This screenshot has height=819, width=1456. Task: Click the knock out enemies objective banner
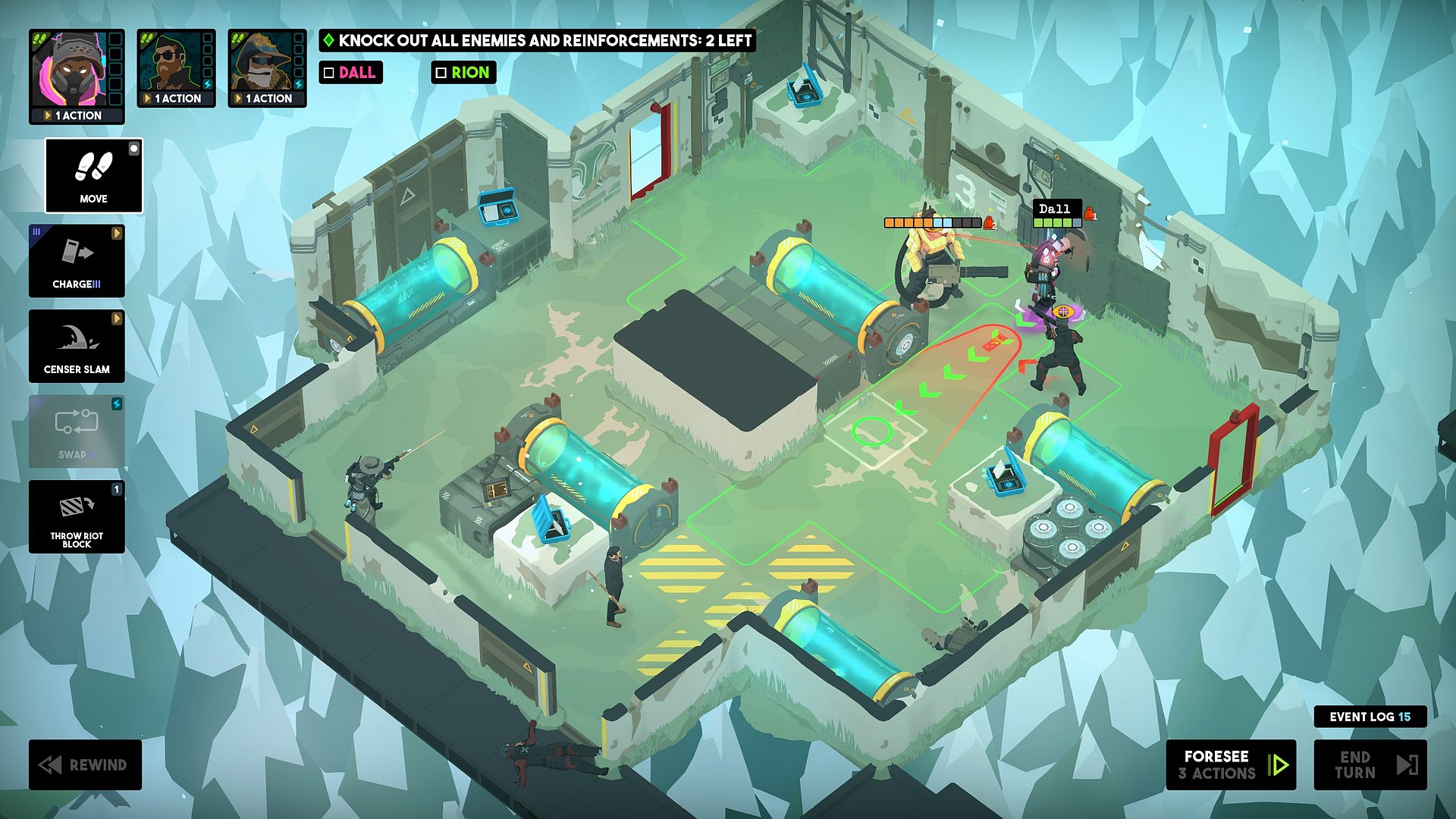pyautogui.click(x=537, y=41)
